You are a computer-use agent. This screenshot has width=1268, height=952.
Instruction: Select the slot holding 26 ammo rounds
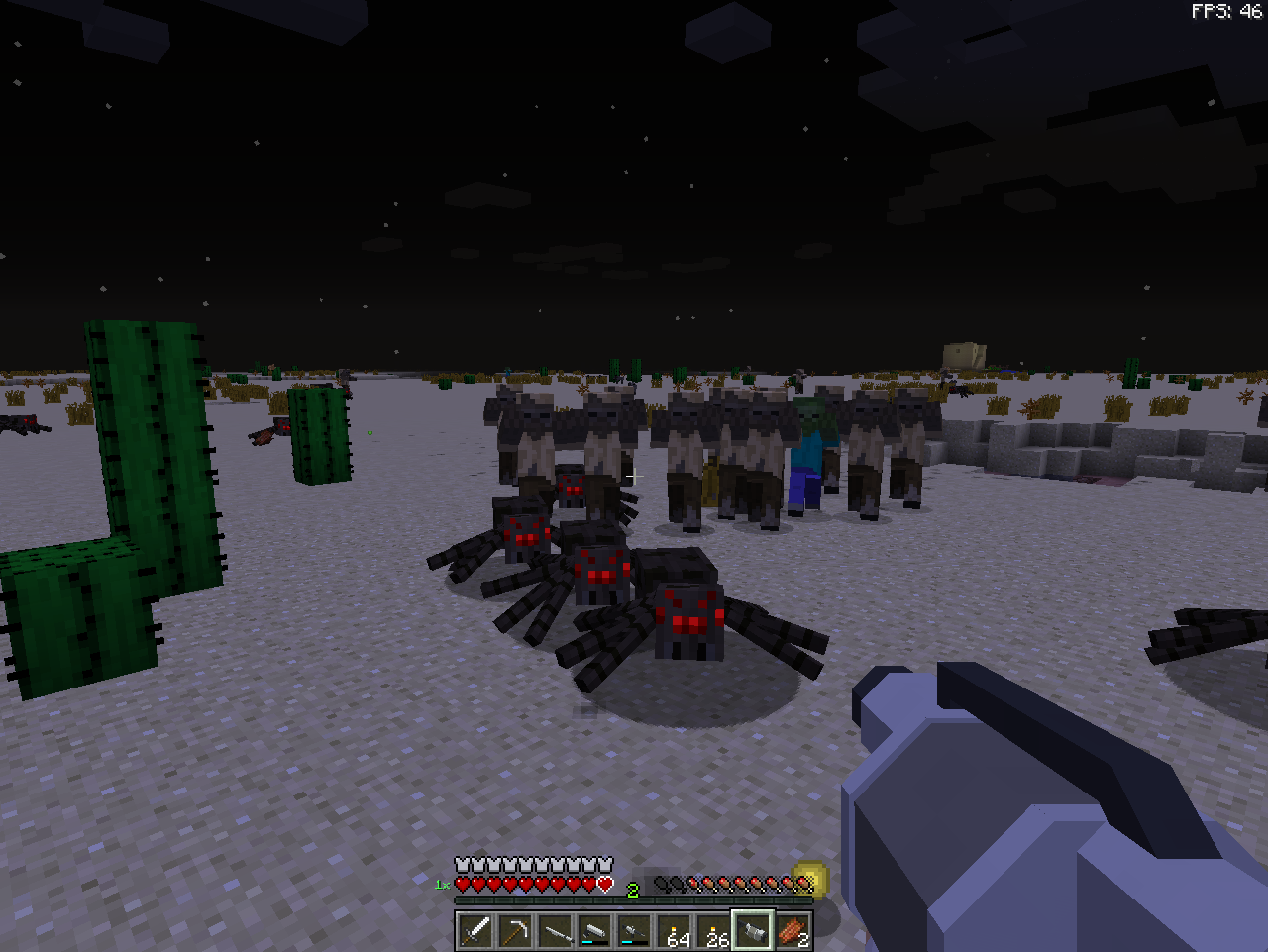[712, 930]
